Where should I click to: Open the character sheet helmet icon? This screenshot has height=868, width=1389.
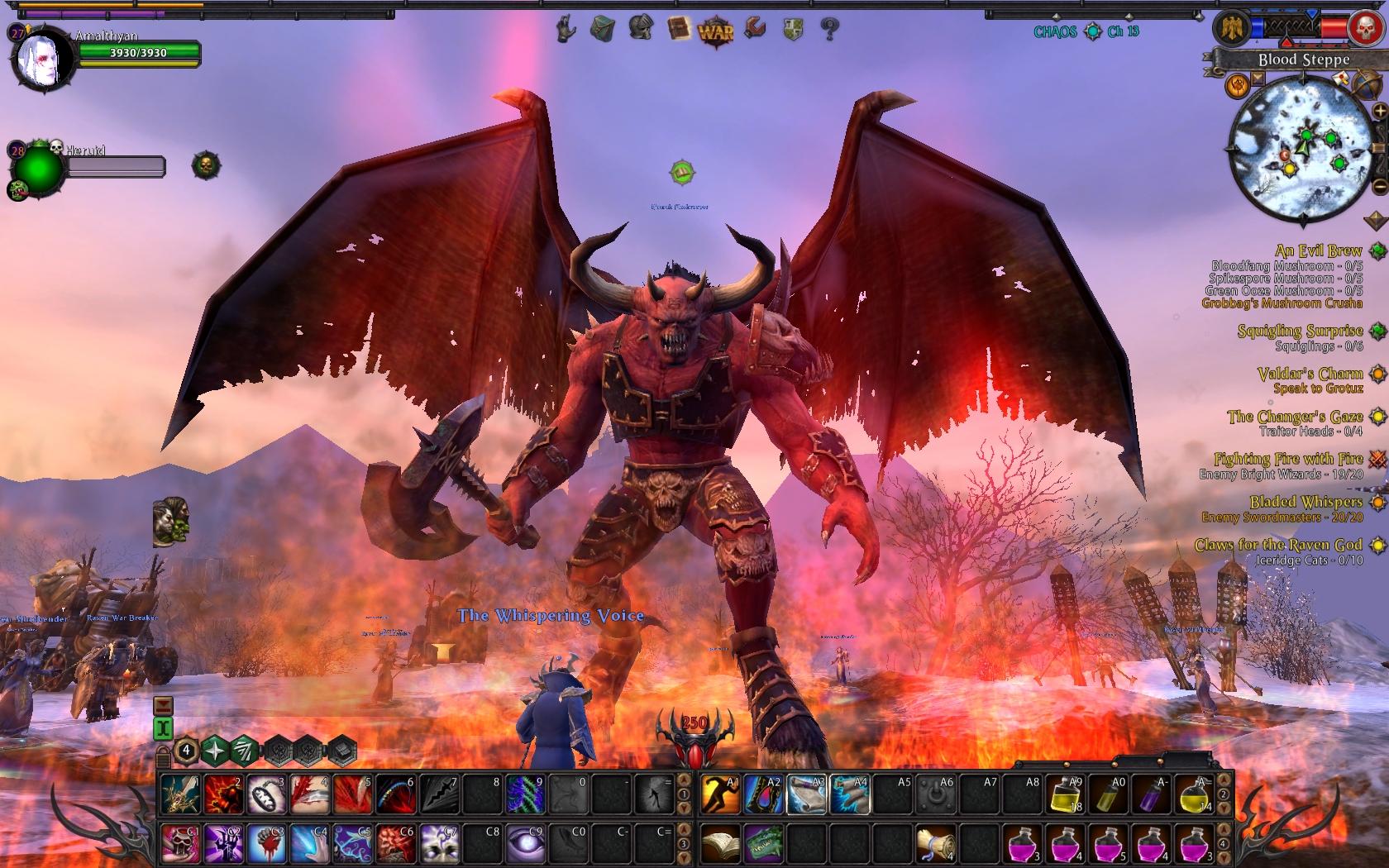tap(640, 29)
